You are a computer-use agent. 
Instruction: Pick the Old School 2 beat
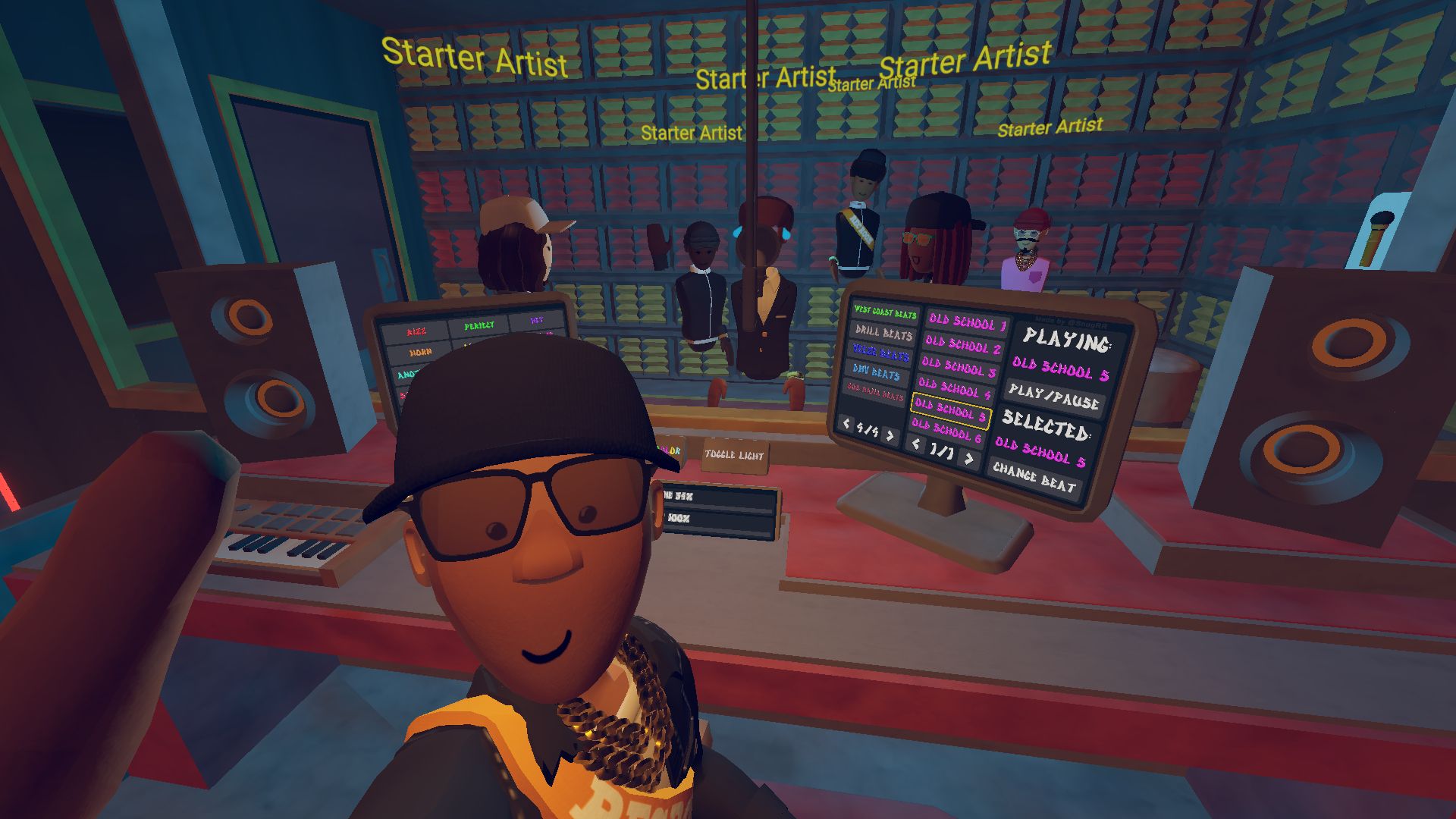point(962,346)
